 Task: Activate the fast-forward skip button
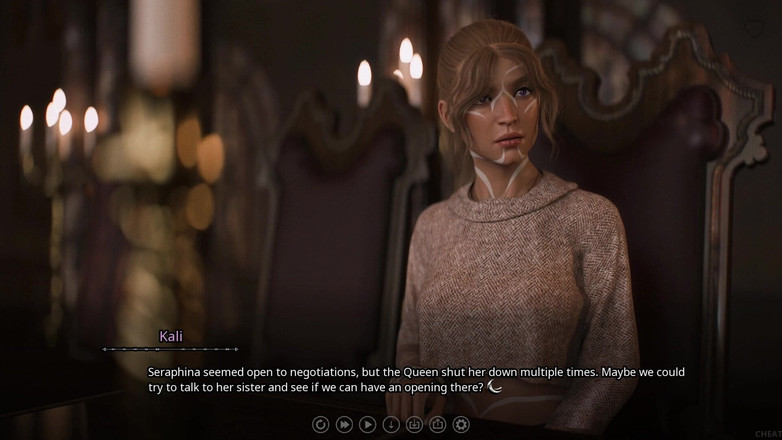point(344,424)
